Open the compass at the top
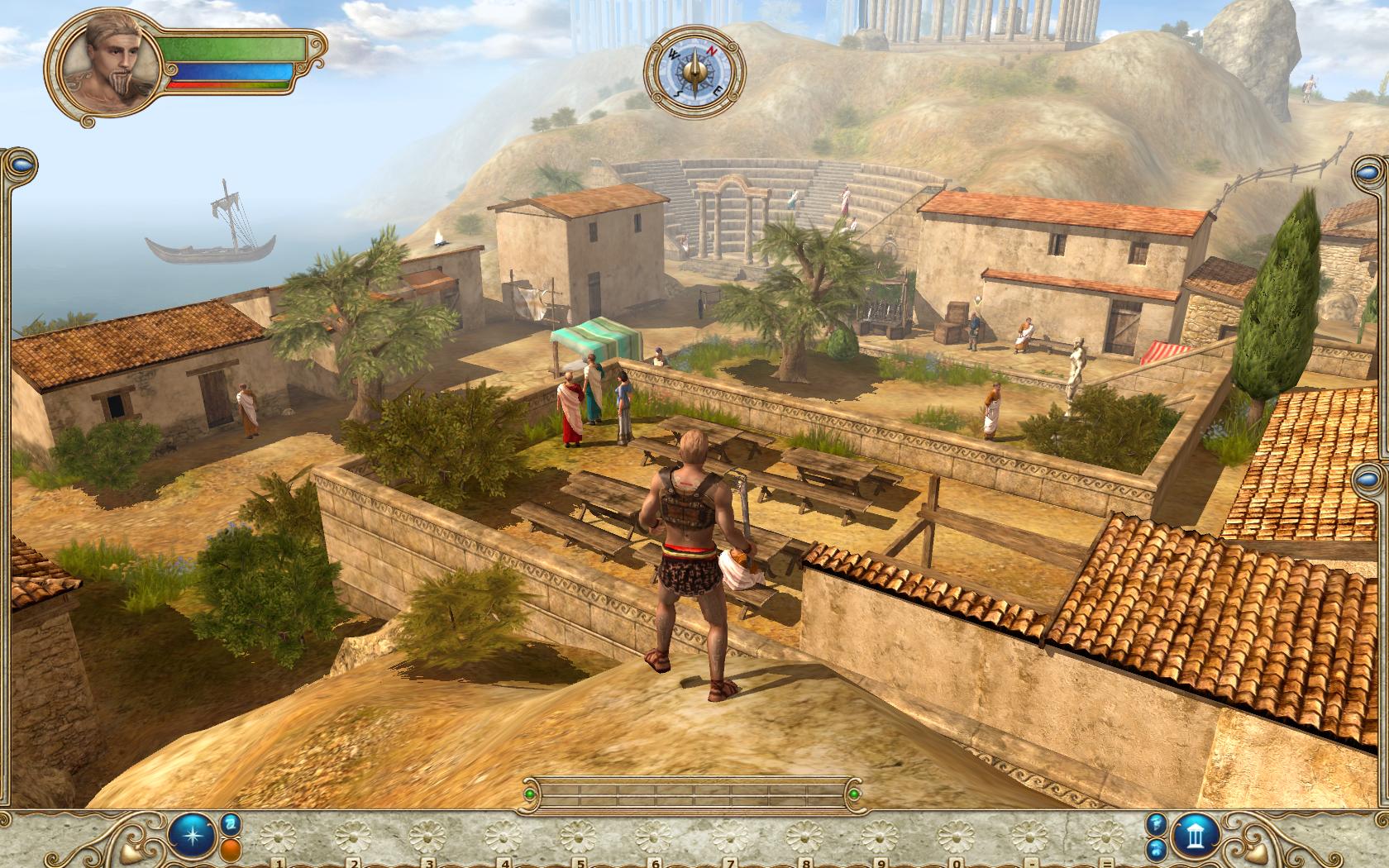1389x868 pixels. (x=694, y=67)
